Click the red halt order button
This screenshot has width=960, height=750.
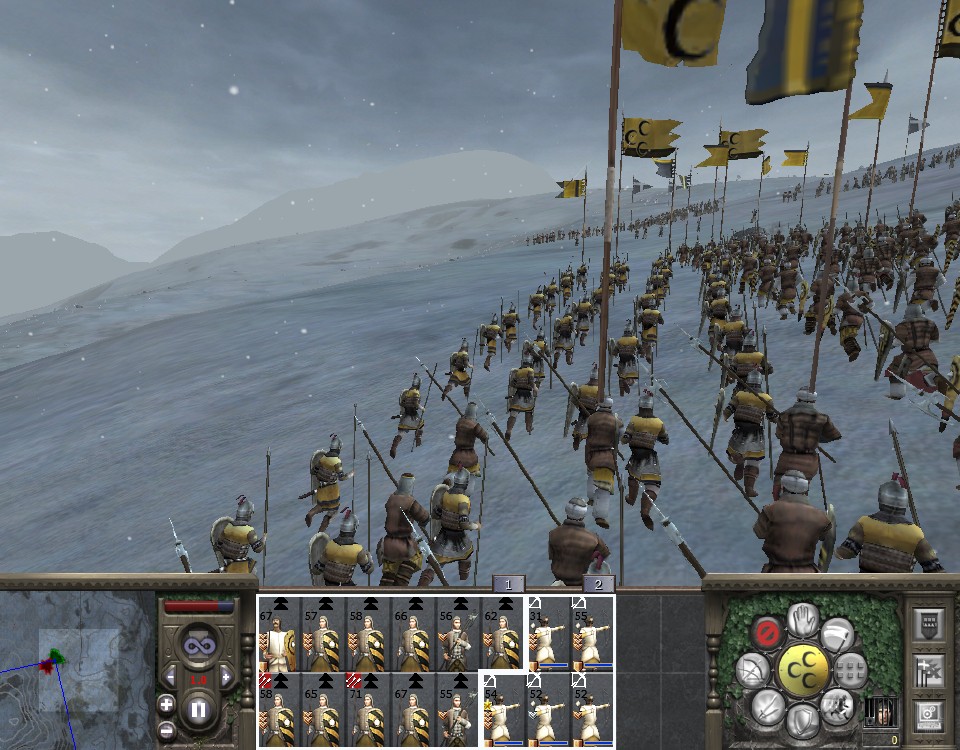[x=768, y=631]
